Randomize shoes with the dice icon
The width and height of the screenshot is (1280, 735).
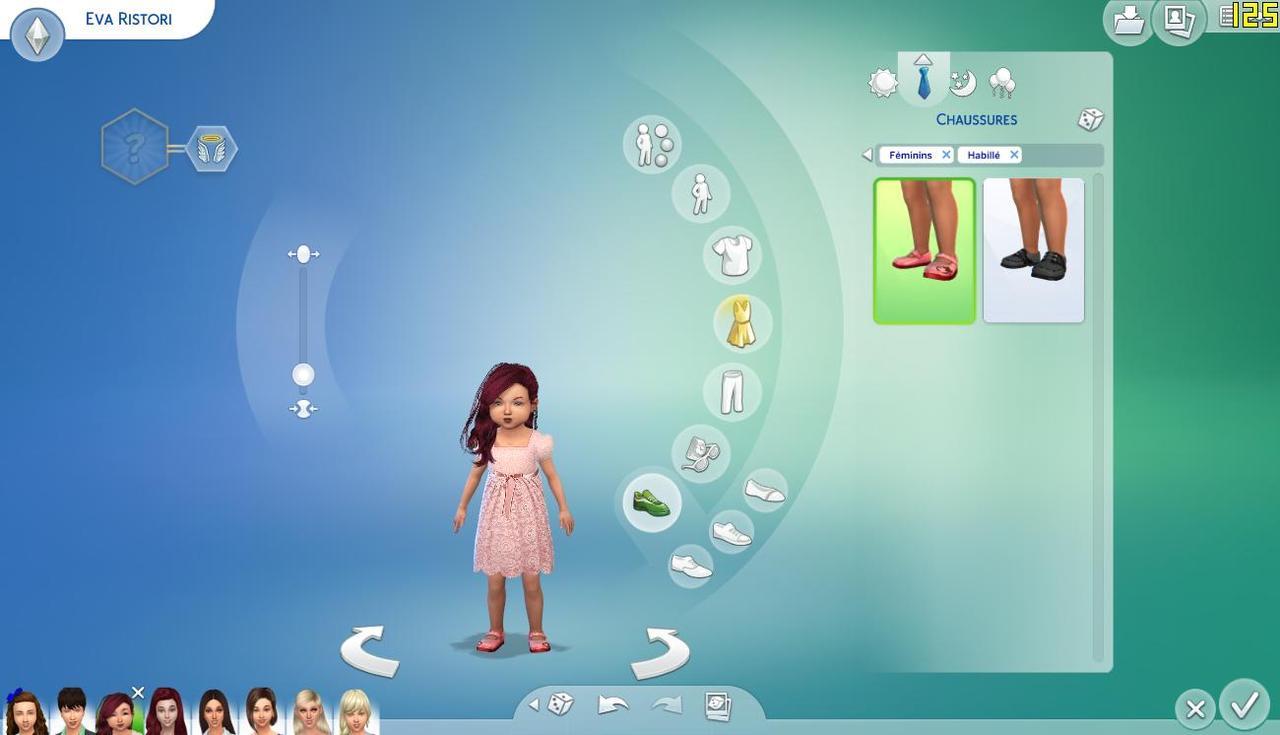[x=1089, y=120]
